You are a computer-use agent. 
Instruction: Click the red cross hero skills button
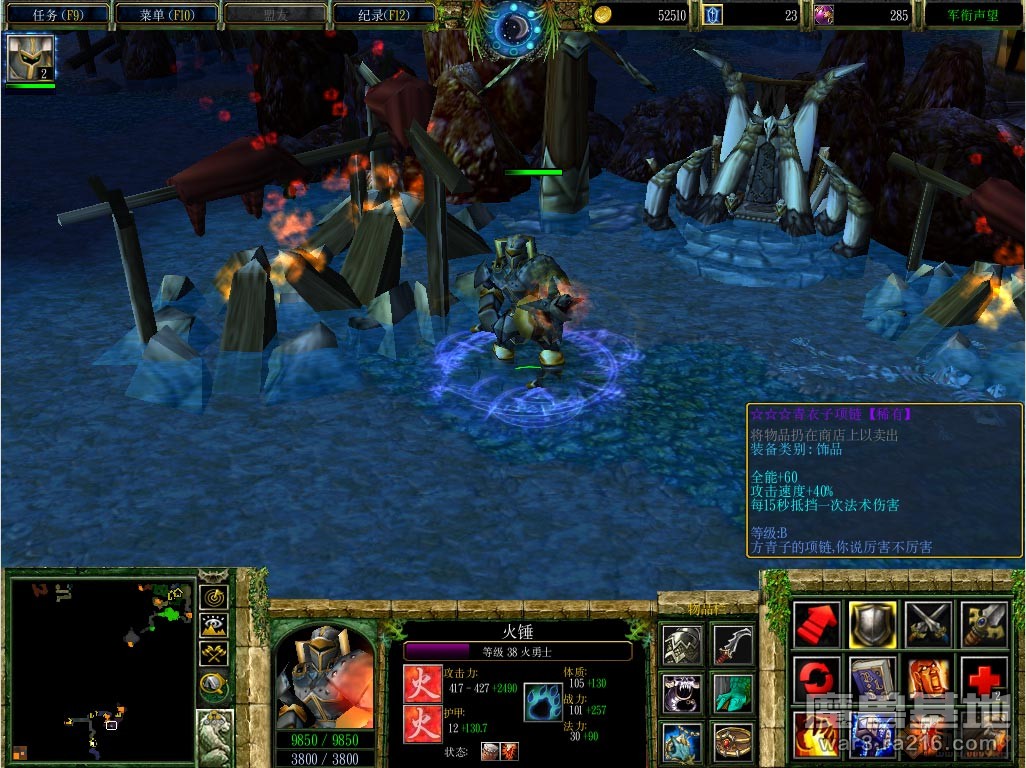(x=983, y=680)
